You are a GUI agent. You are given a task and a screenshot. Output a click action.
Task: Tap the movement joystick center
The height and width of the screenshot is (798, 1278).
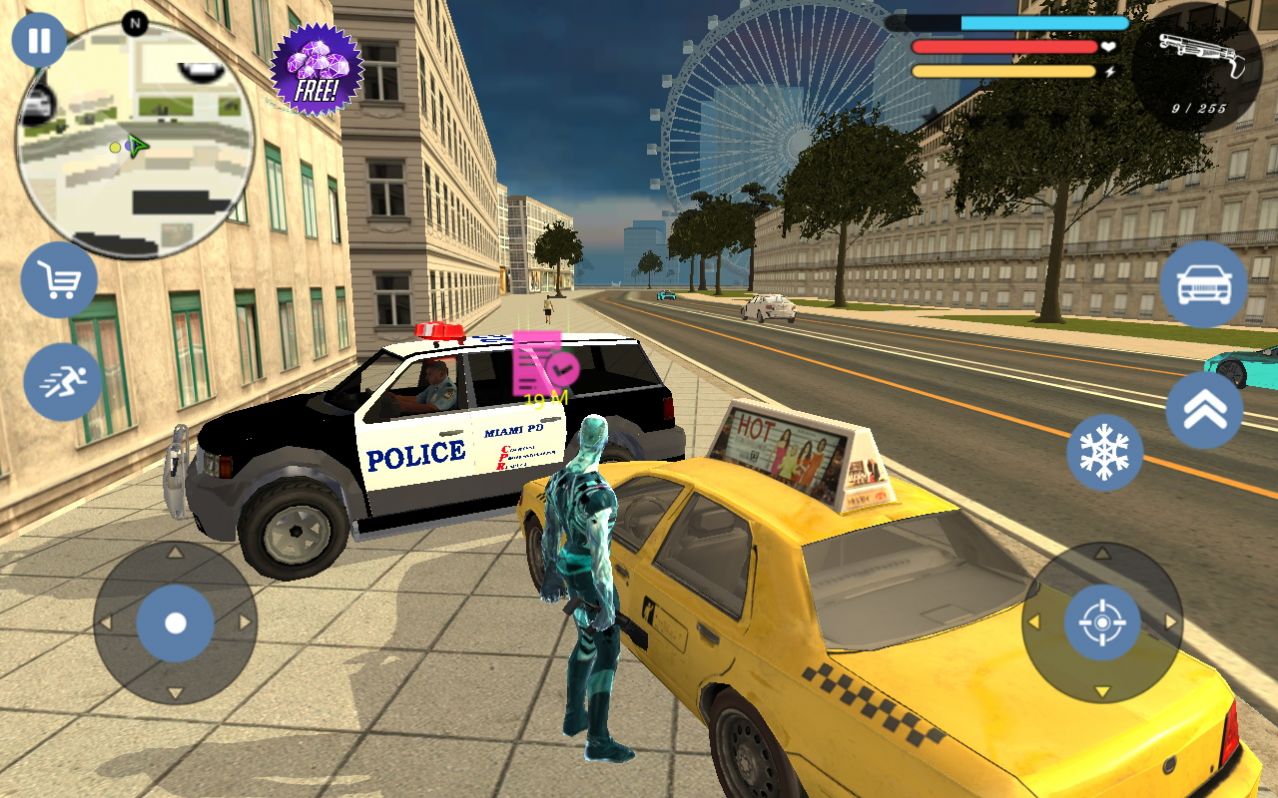175,623
